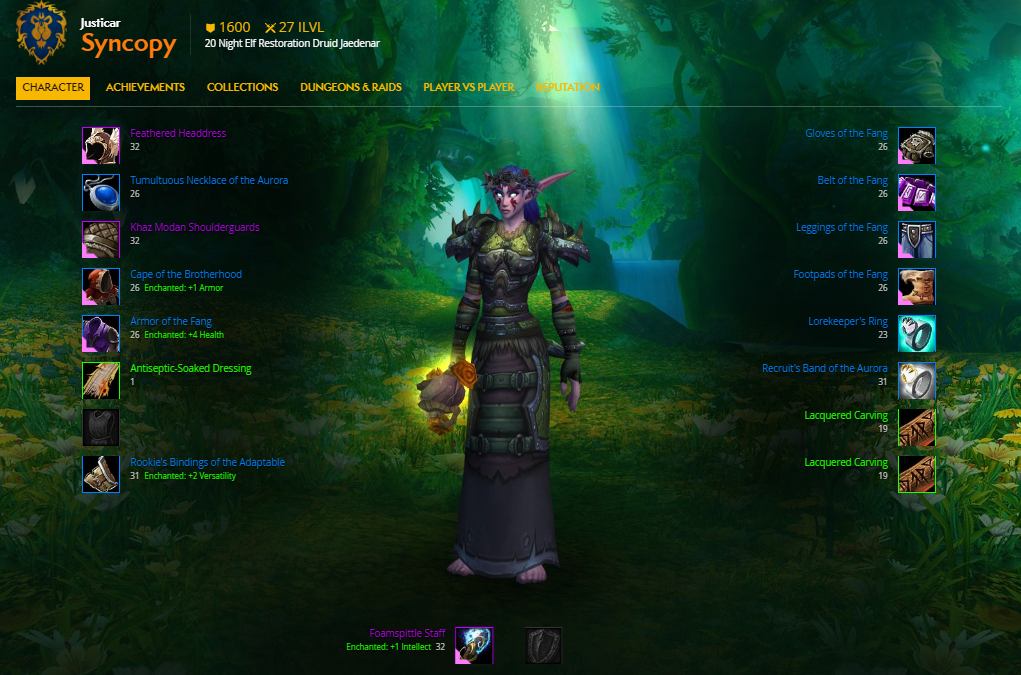
Task: Go to Dungeons & Raids tab
Action: click(x=350, y=88)
